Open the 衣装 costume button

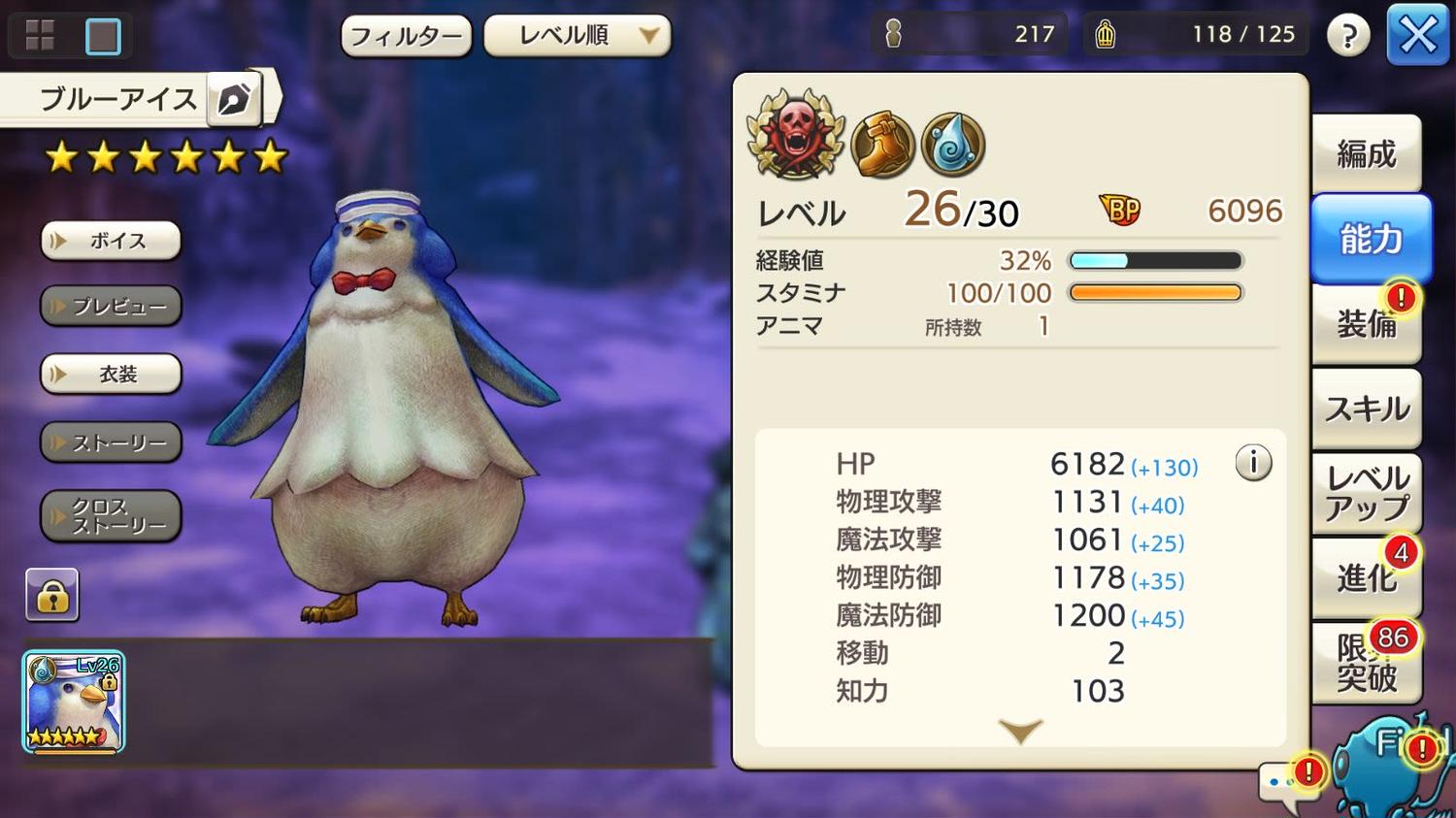tap(111, 374)
